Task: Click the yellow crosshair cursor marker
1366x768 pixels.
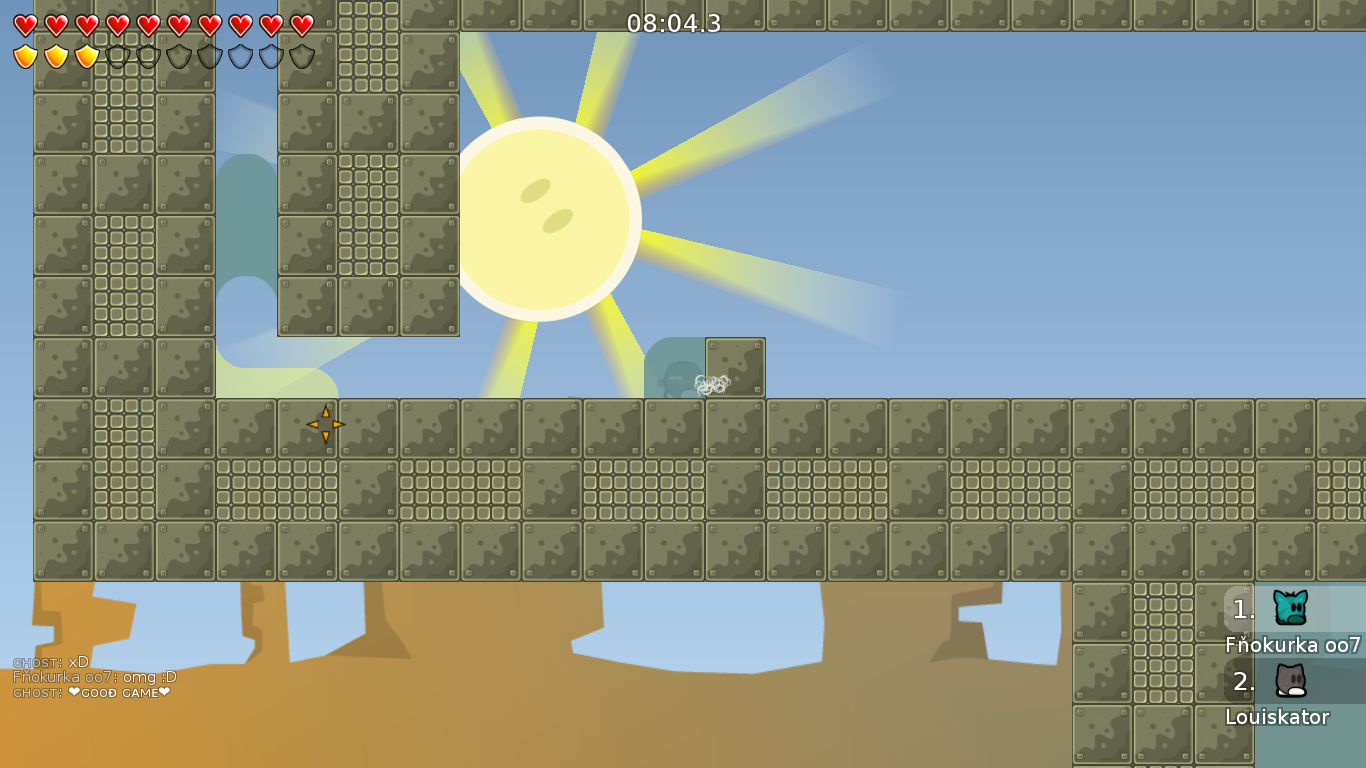Action: 324,425
